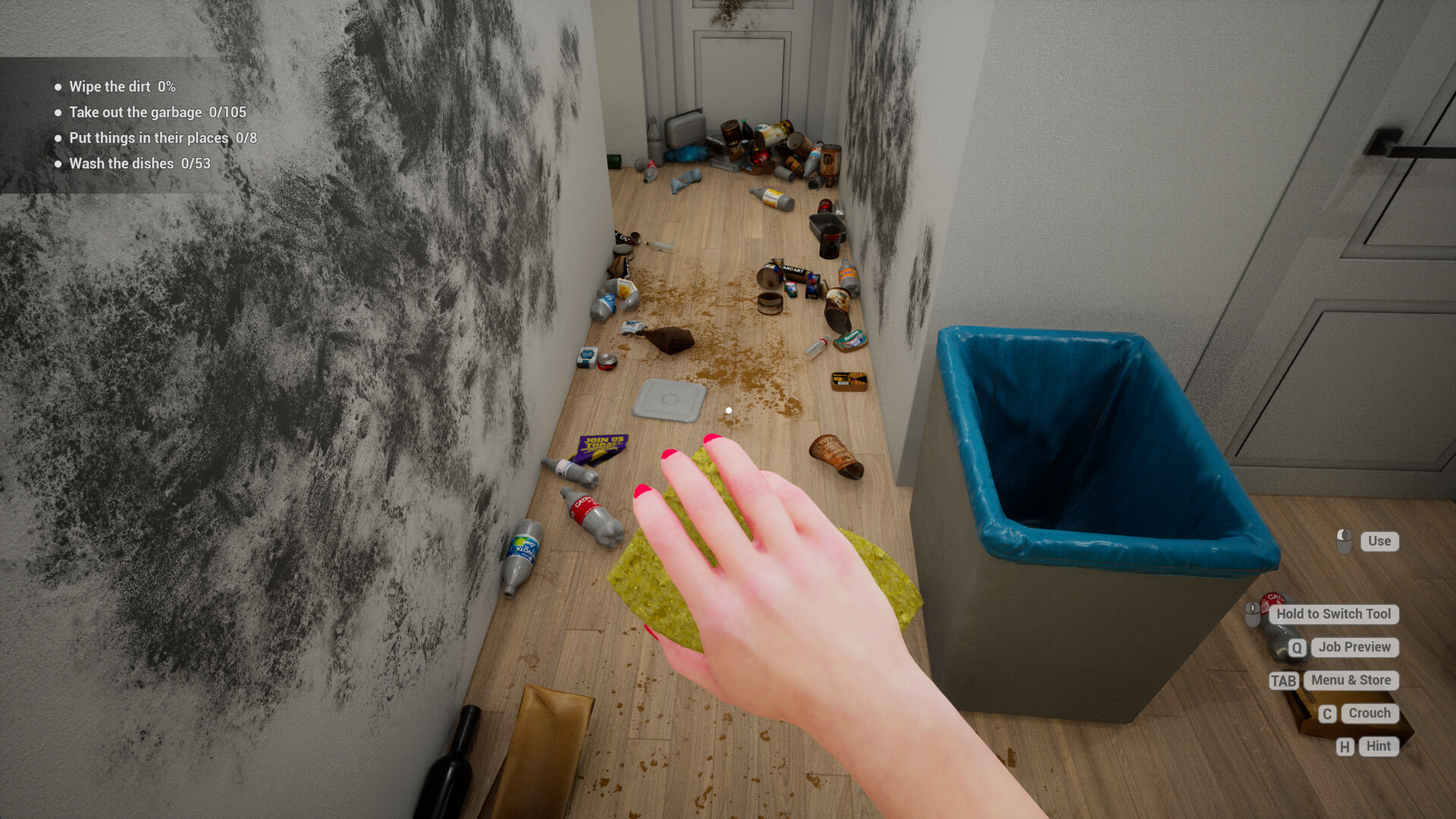Mark the Wash the dishes objective bullet

pyautogui.click(x=57, y=163)
